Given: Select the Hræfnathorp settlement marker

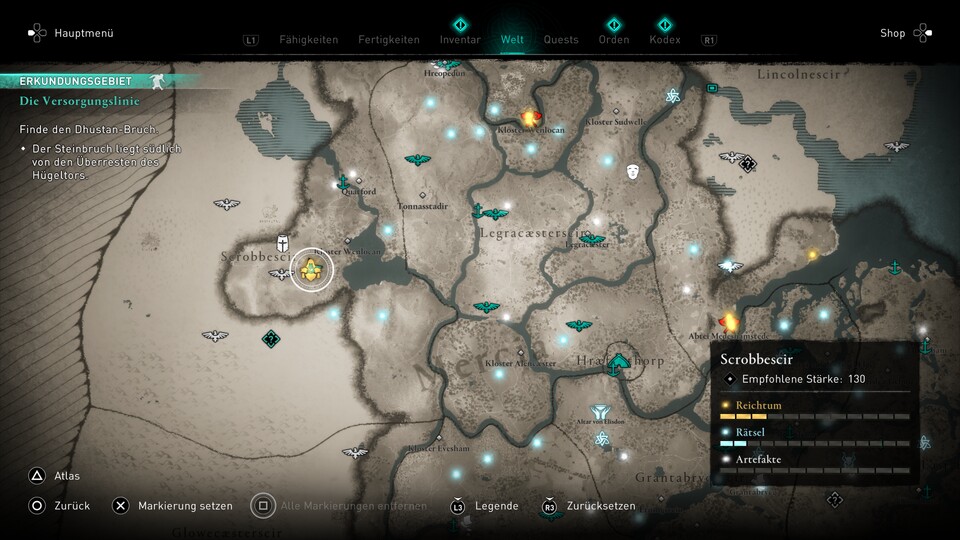Looking at the screenshot, I should pyautogui.click(x=621, y=360).
